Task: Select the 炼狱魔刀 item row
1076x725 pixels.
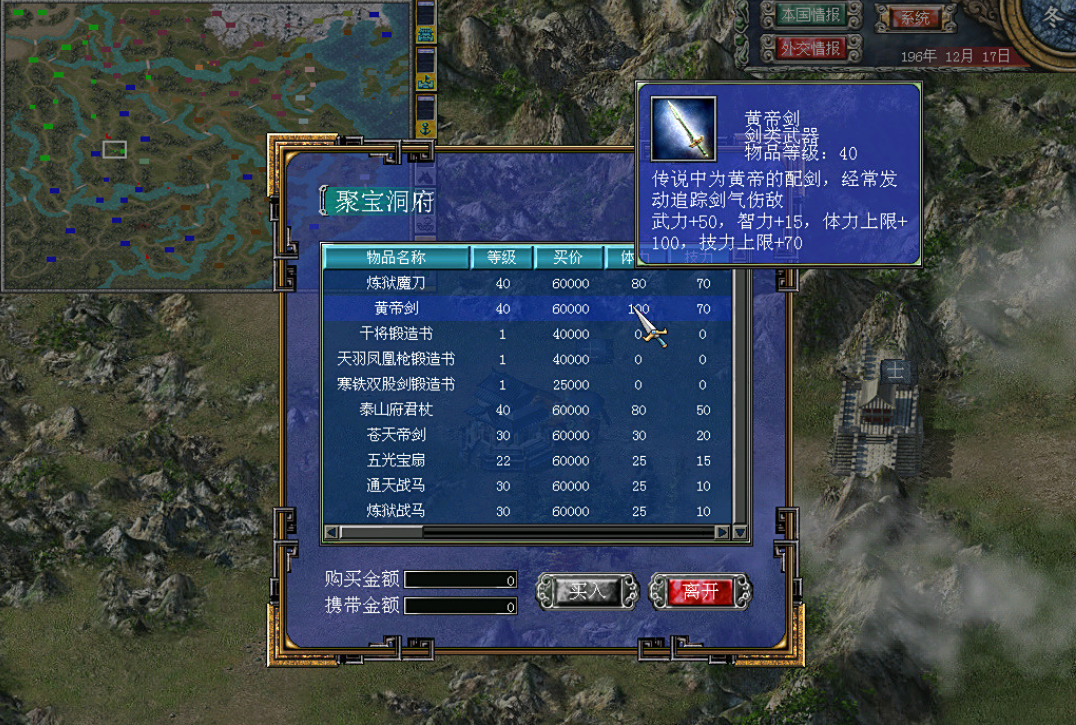Action: pos(396,284)
